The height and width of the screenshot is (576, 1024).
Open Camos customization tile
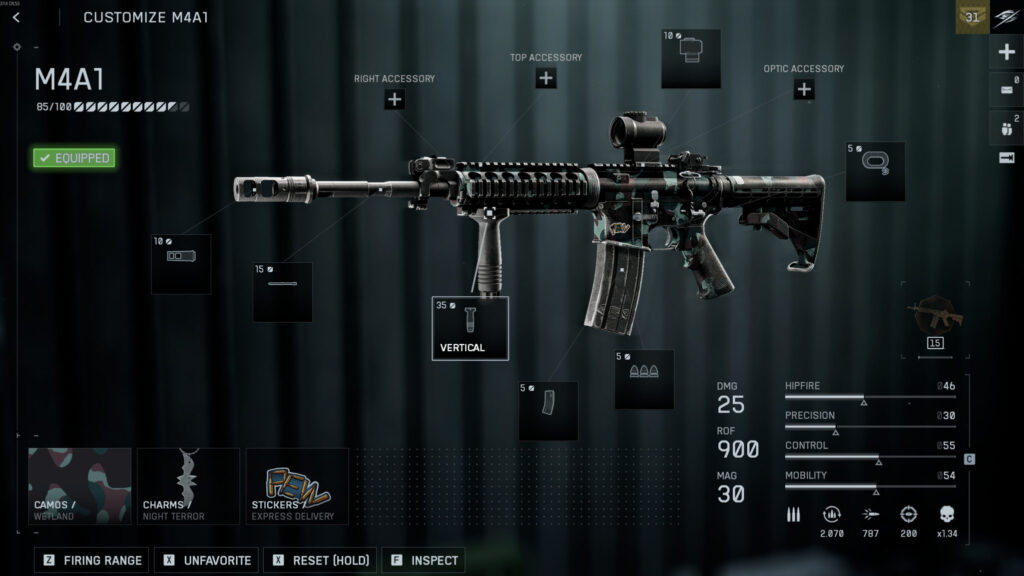80,486
